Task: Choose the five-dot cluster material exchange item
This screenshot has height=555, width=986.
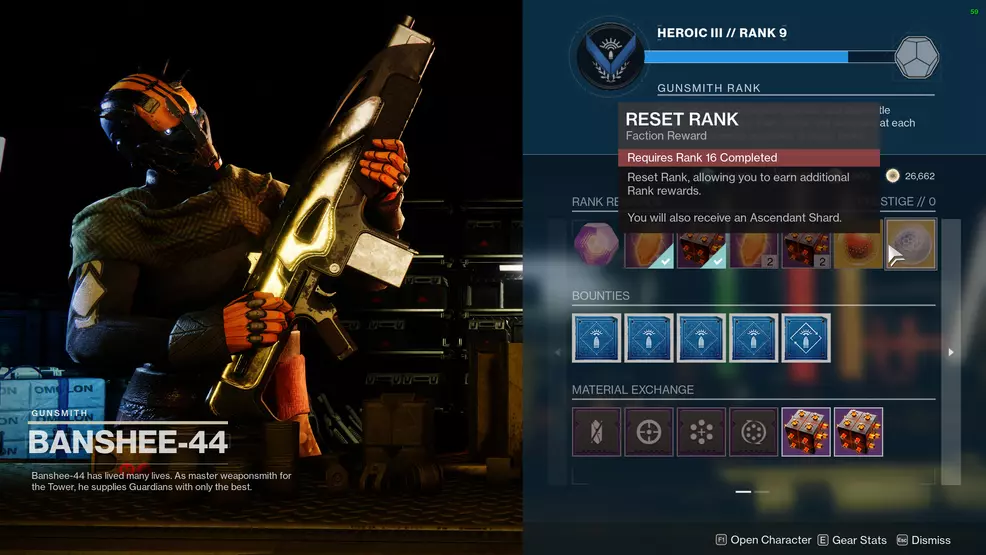Action: [x=701, y=431]
